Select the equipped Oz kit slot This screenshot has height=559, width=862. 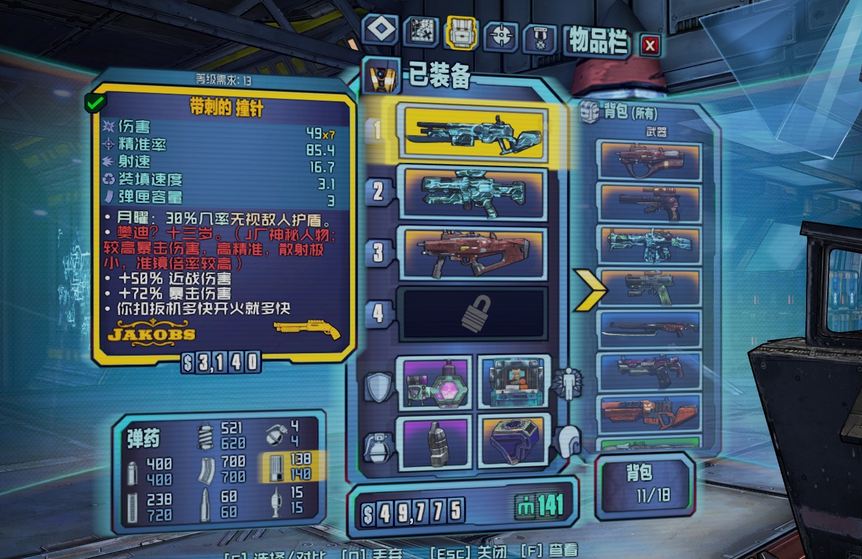click(514, 440)
